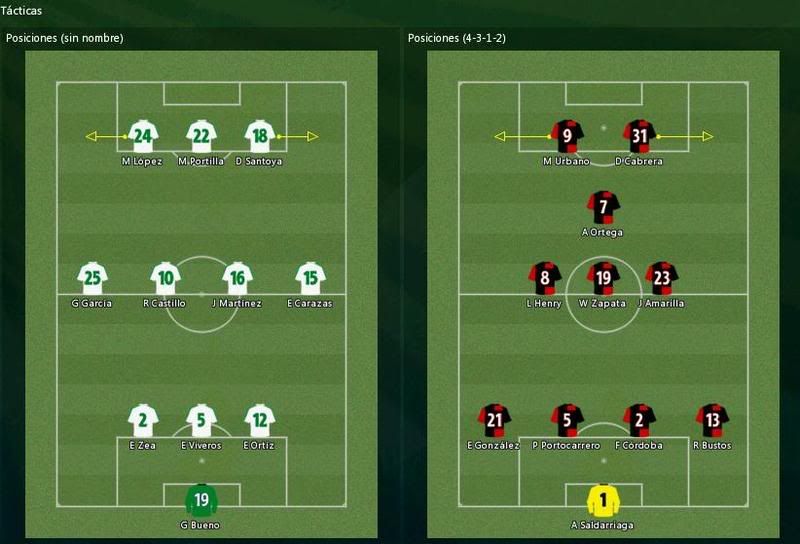The height and width of the screenshot is (544, 800).
Task: Select E Ortiz, number 12
Action: point(259,420)
